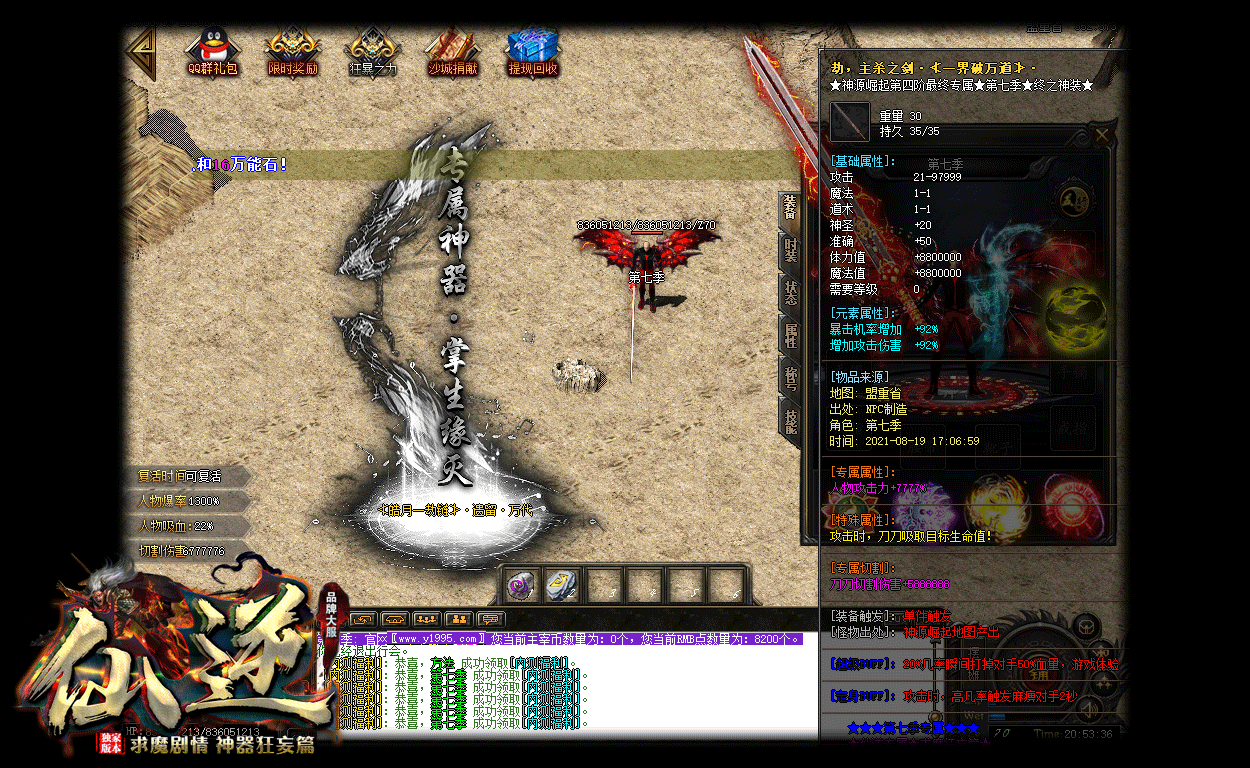
Task: Open the 狂暴之力 berserk power icon
Action: [372, 50]
